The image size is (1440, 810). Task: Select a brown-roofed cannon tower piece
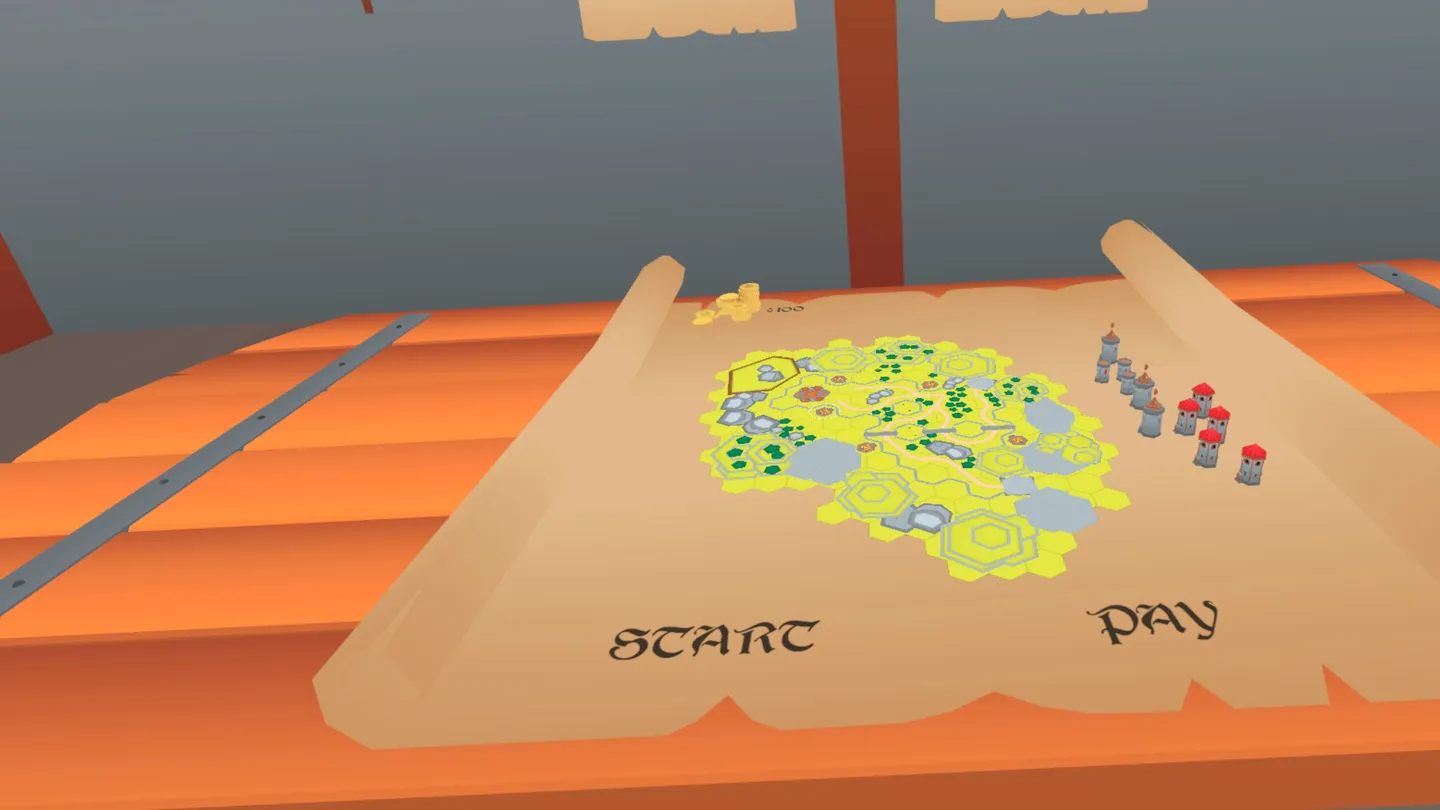click(x=1143, y=383)
